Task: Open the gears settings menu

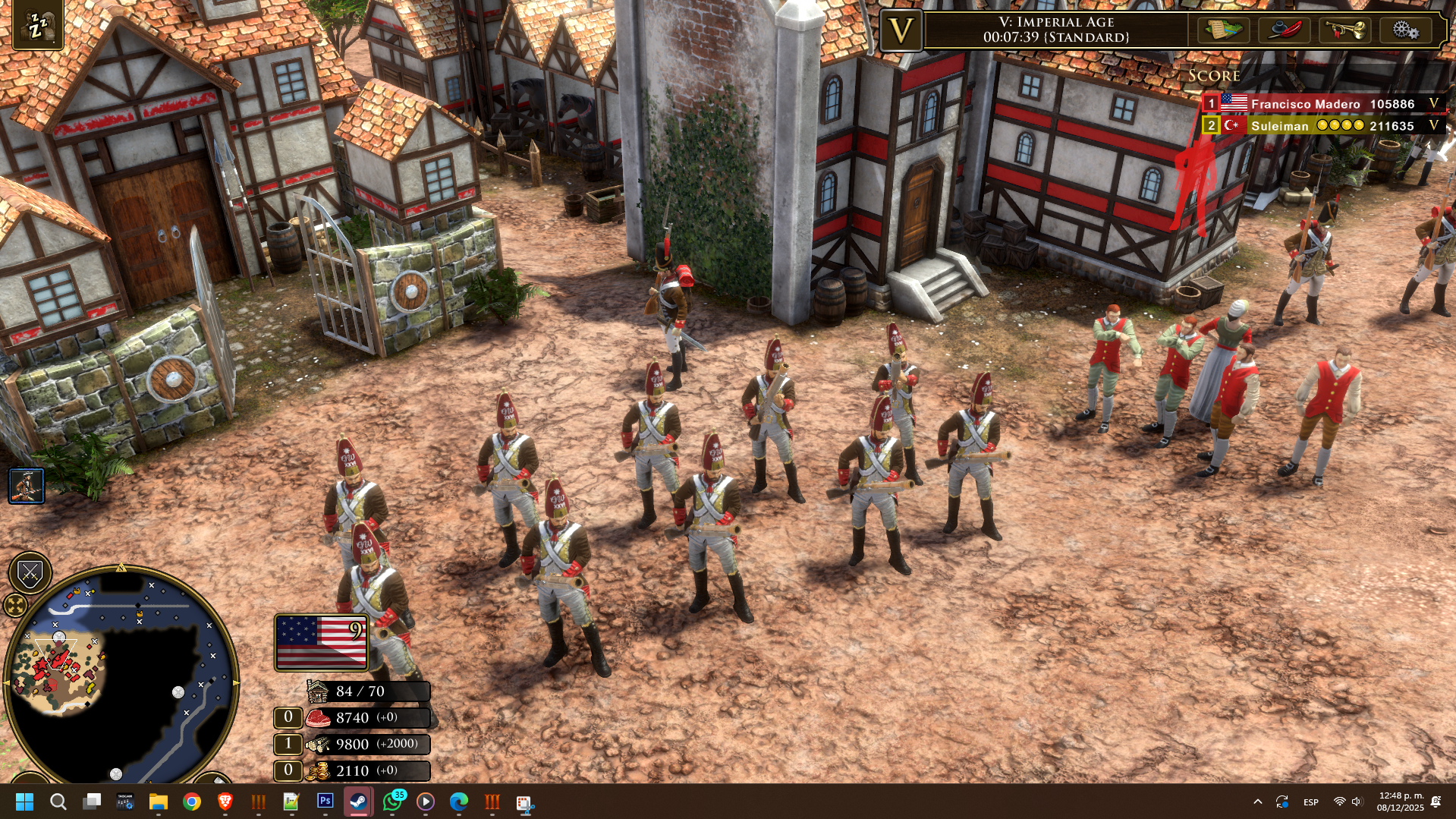Action: point(1404,30)
